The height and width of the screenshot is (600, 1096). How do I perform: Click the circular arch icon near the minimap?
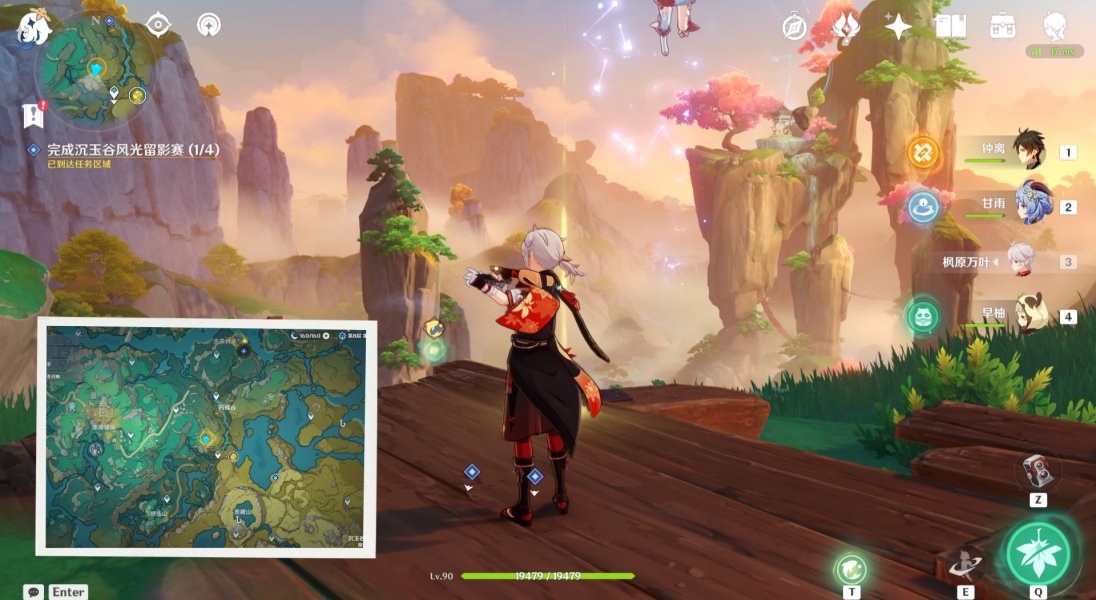[x=209, y=24]
